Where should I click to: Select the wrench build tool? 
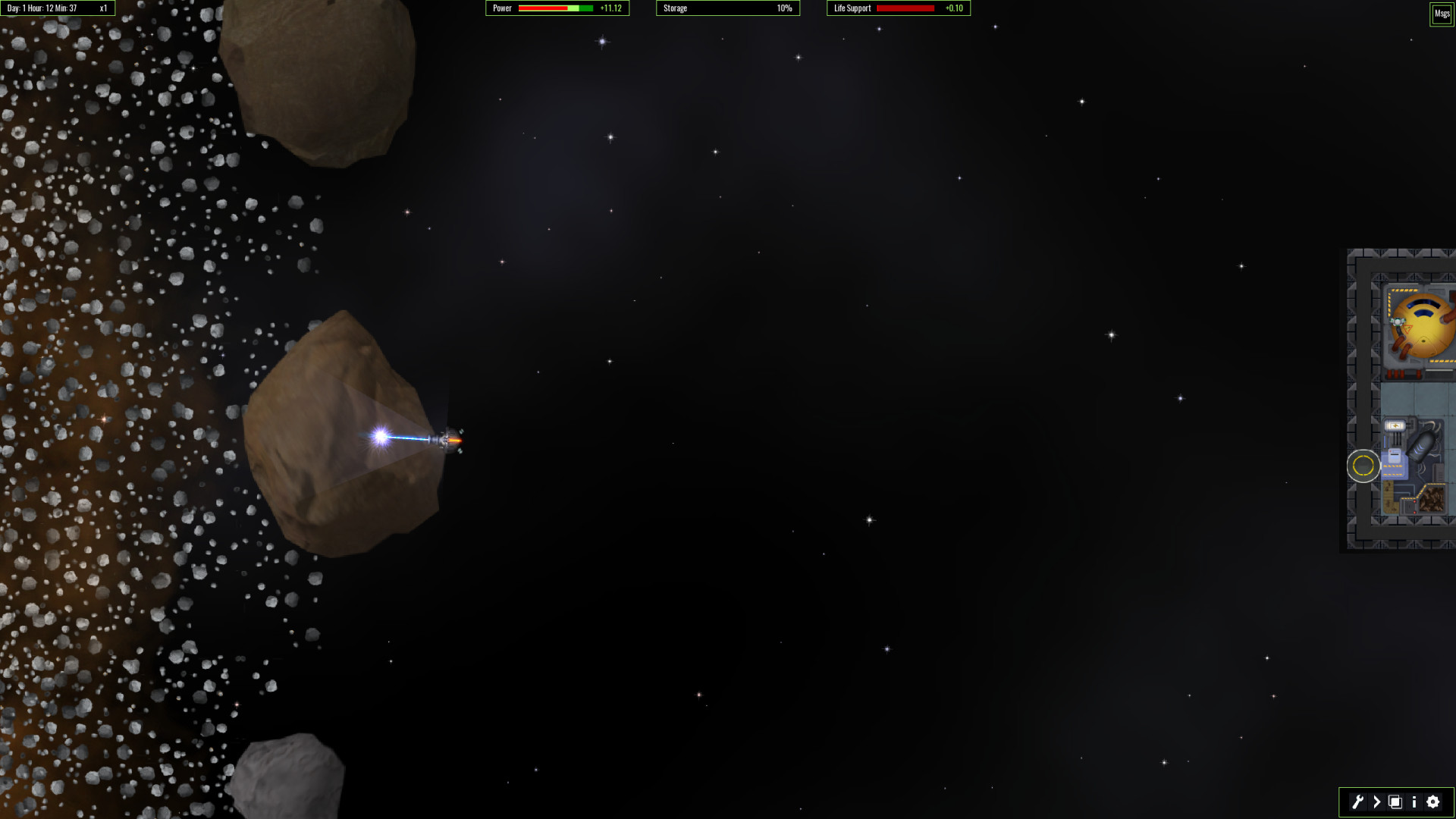pyautogui.click(x=1357, y=802)
